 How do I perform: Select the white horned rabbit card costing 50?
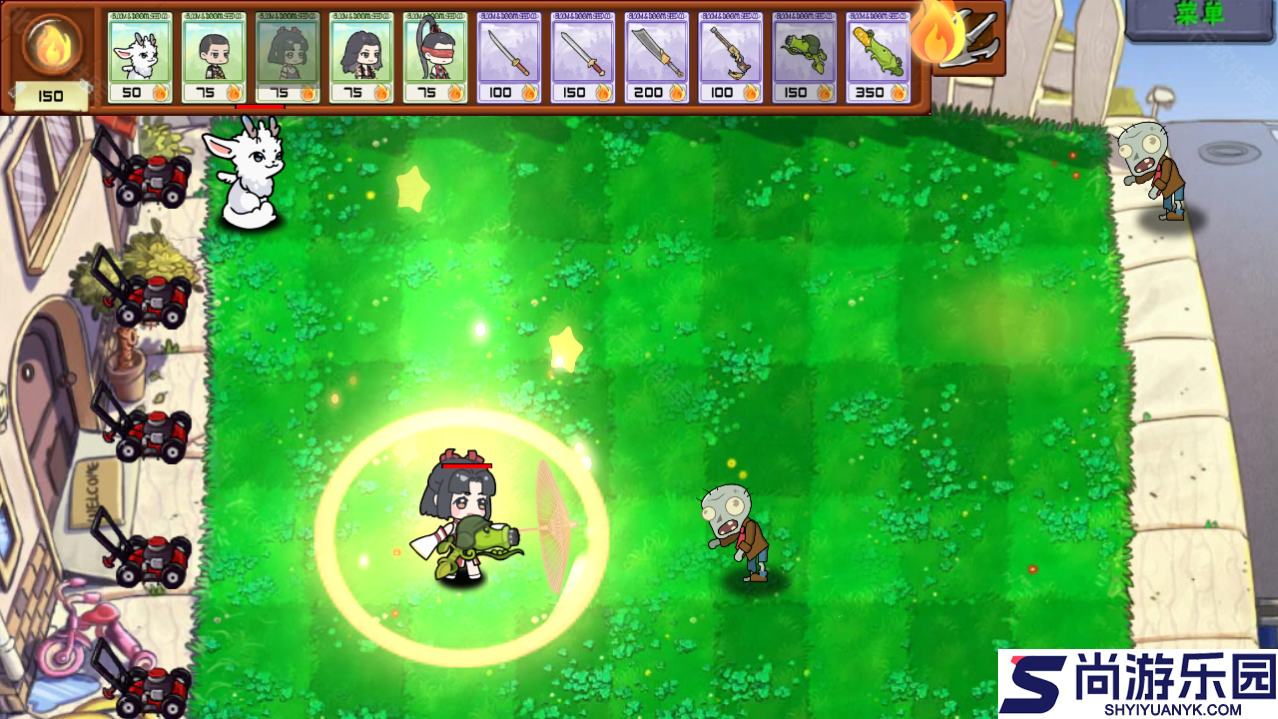point(140,57)
